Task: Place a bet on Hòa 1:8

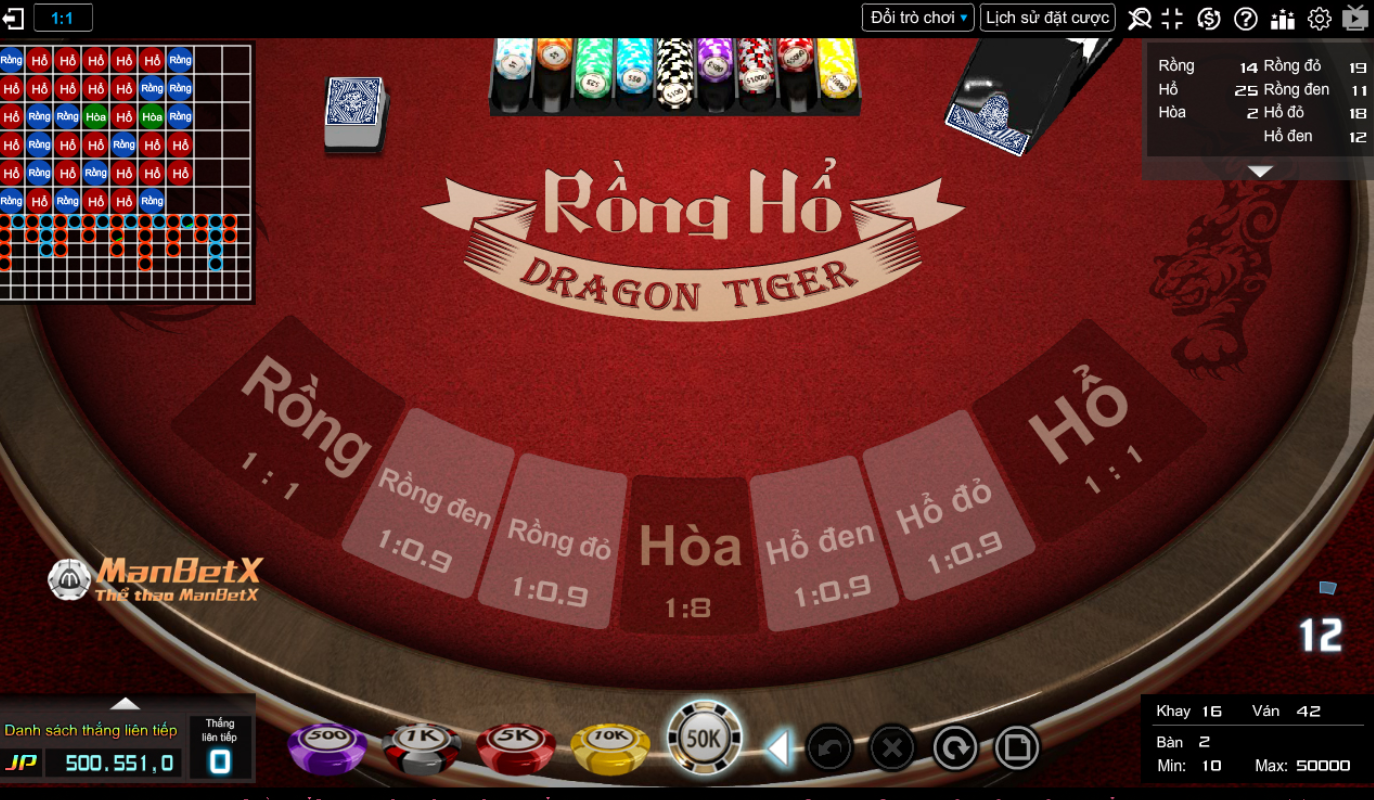Action: tap(689, 550)
